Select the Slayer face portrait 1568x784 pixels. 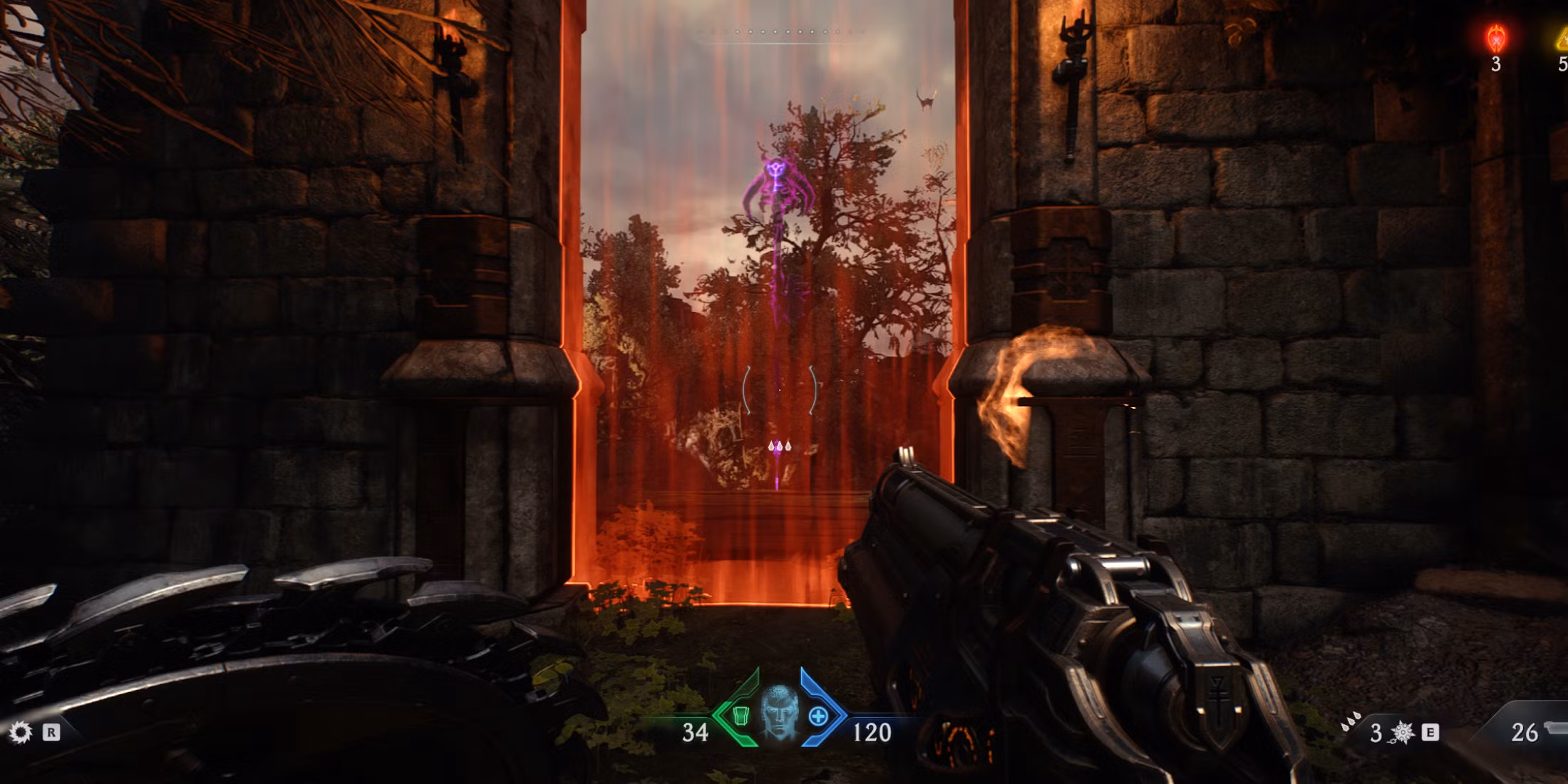(778, 711)
